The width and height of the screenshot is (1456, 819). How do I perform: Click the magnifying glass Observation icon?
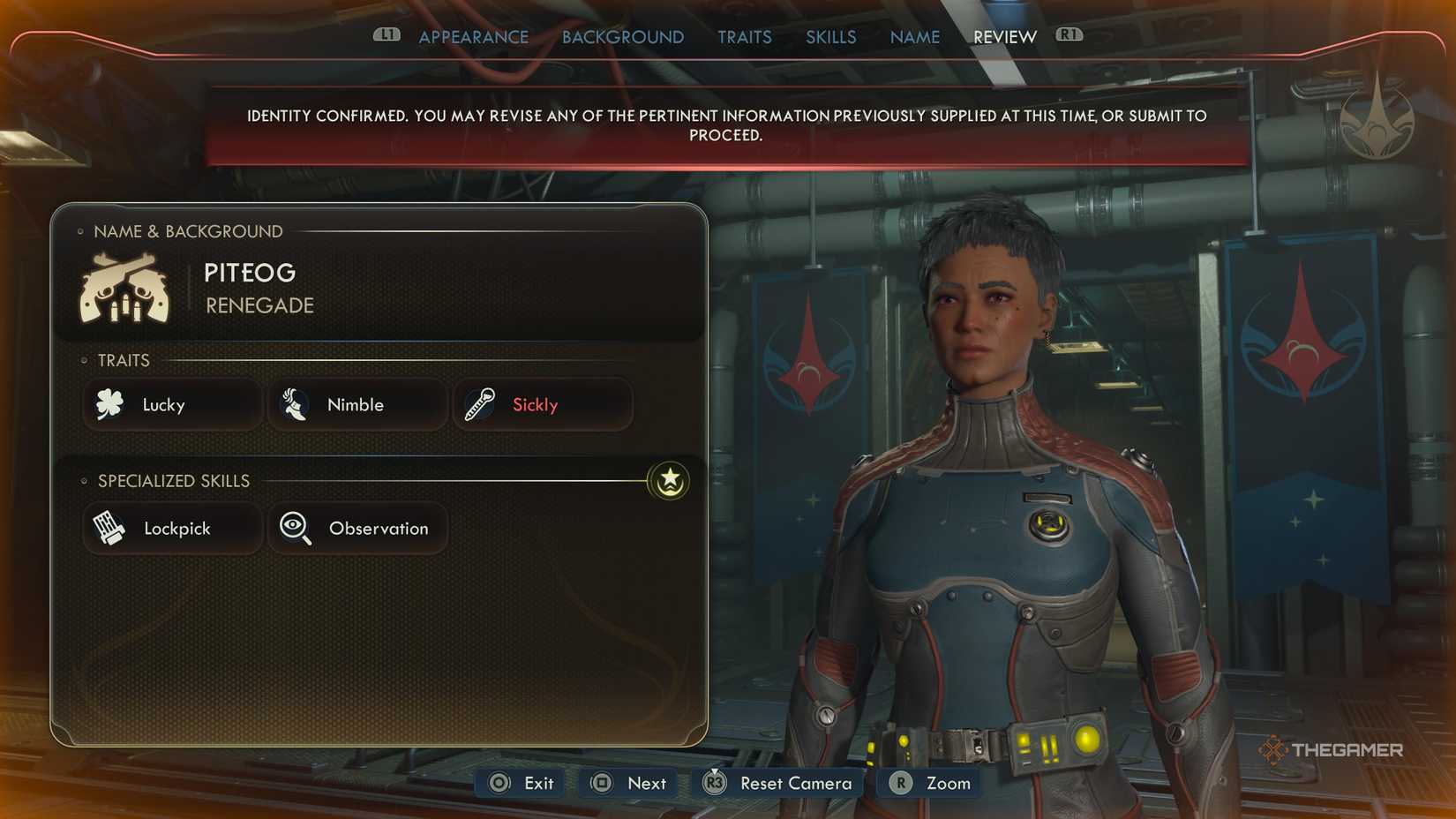[x=295, y=528]
